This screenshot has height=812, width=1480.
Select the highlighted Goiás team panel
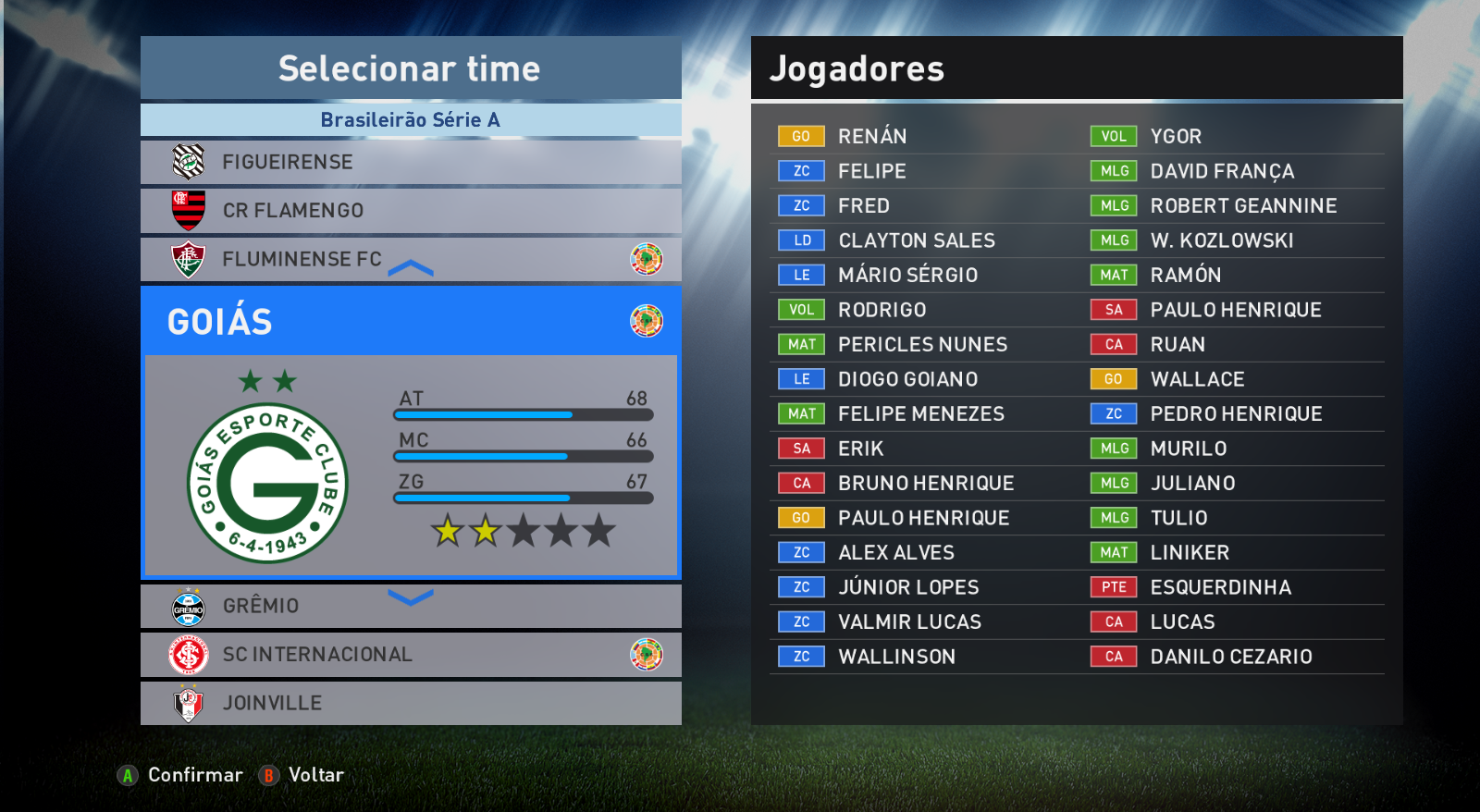click(410, 432)
